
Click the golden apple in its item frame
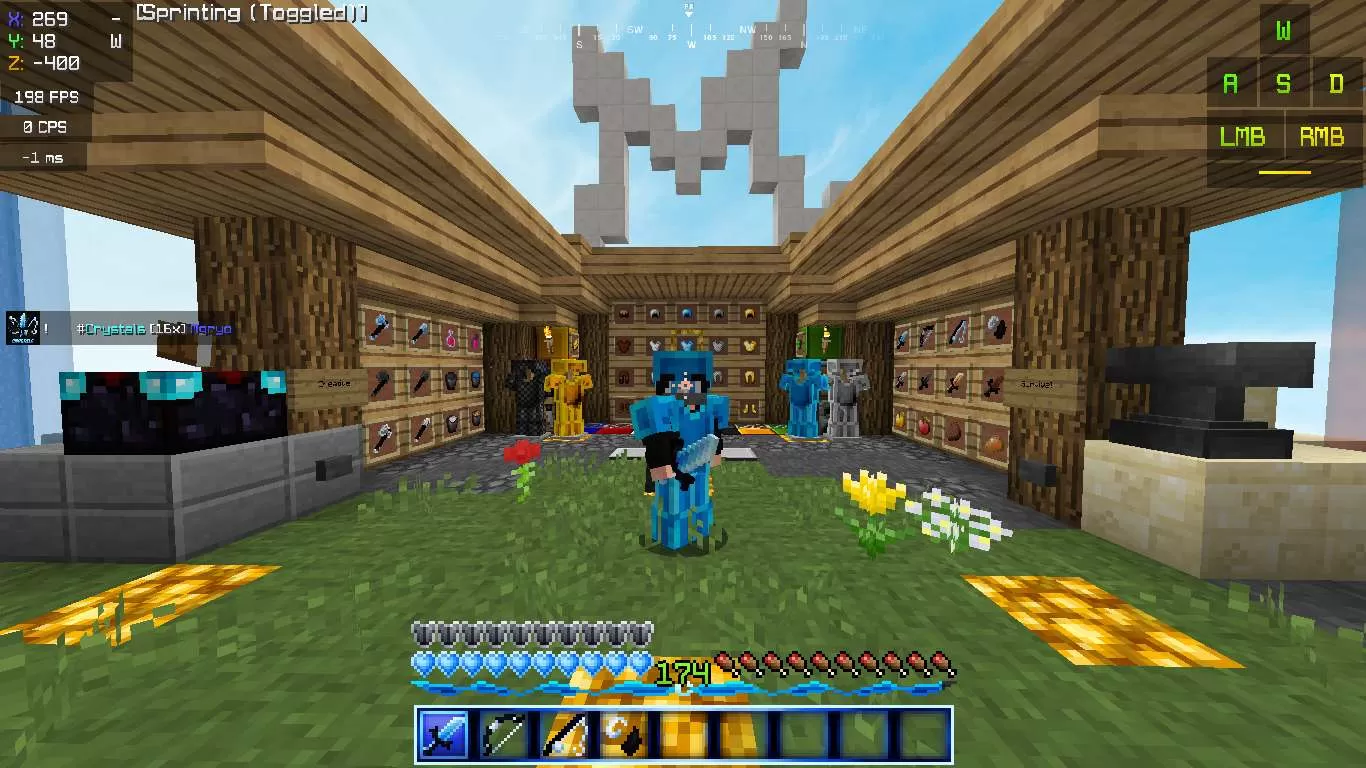pyautogui.click(x=899, y=421)
